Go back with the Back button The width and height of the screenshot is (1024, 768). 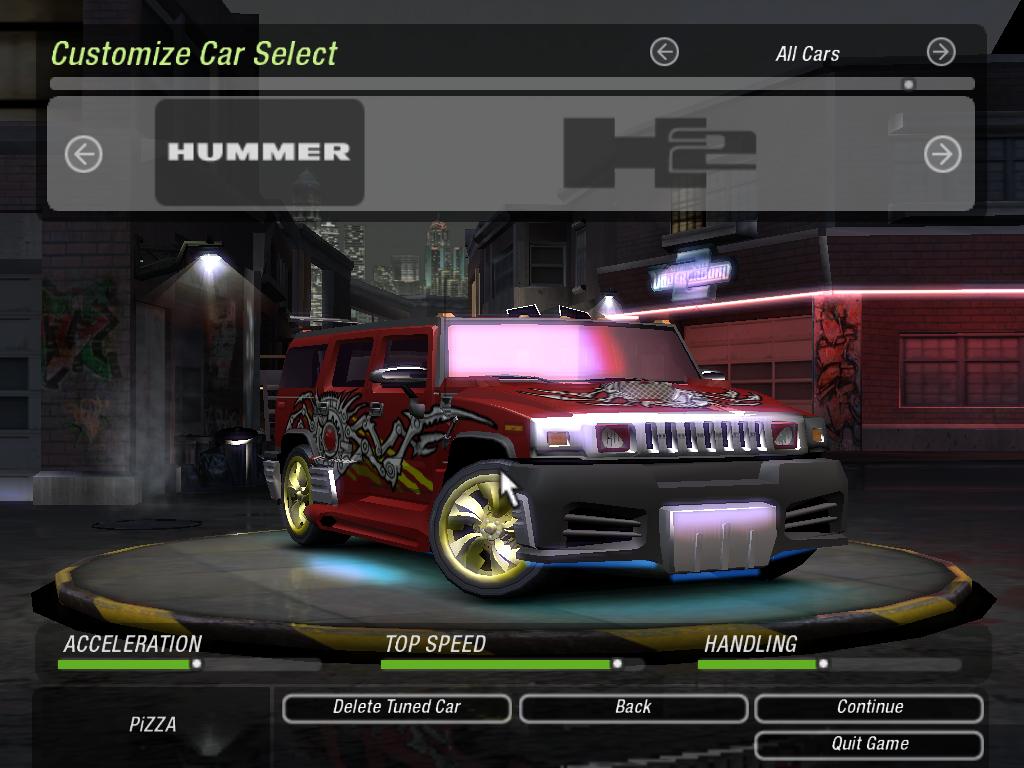coord(633,707)
